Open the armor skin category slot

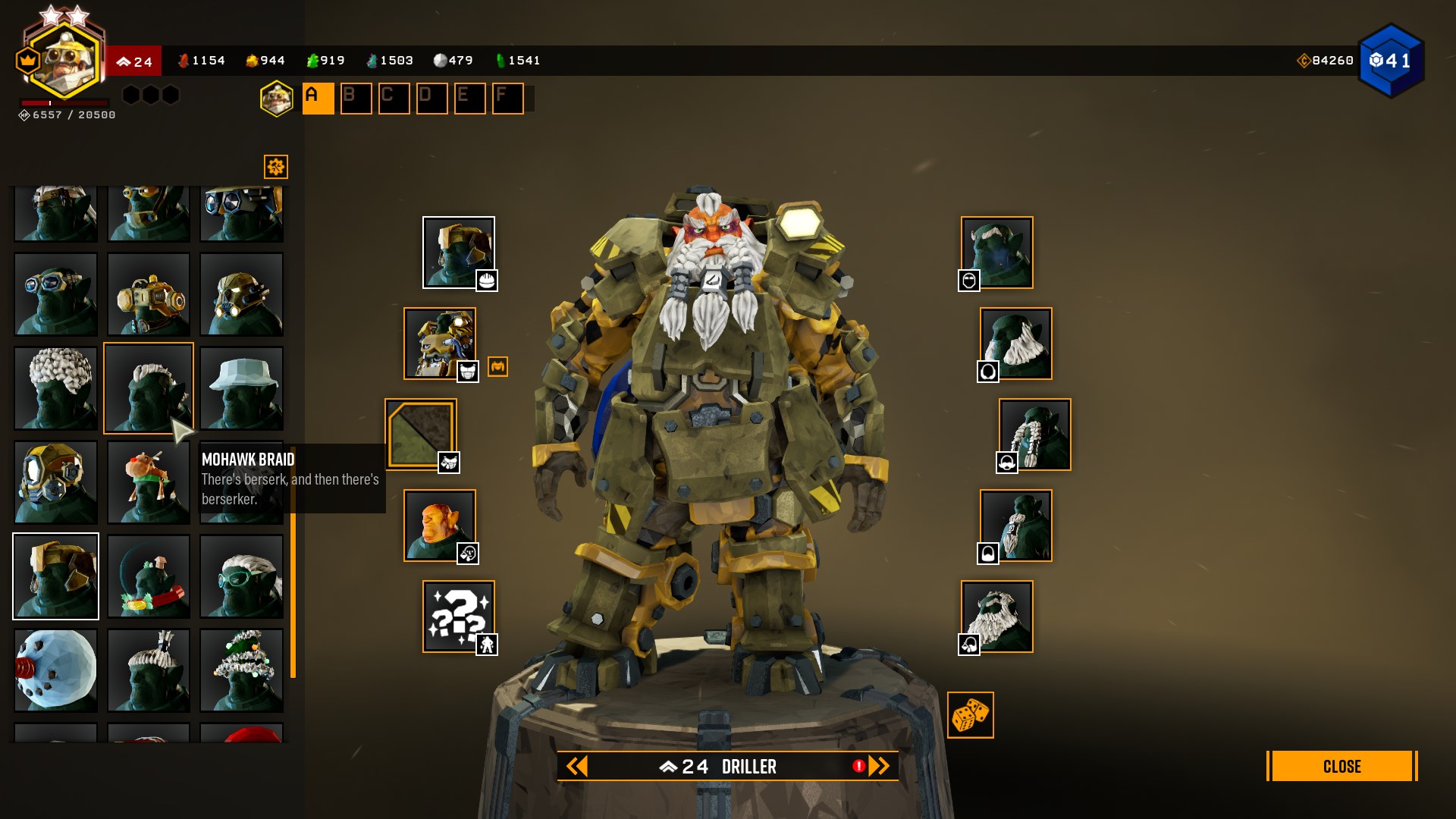(440, 344)
